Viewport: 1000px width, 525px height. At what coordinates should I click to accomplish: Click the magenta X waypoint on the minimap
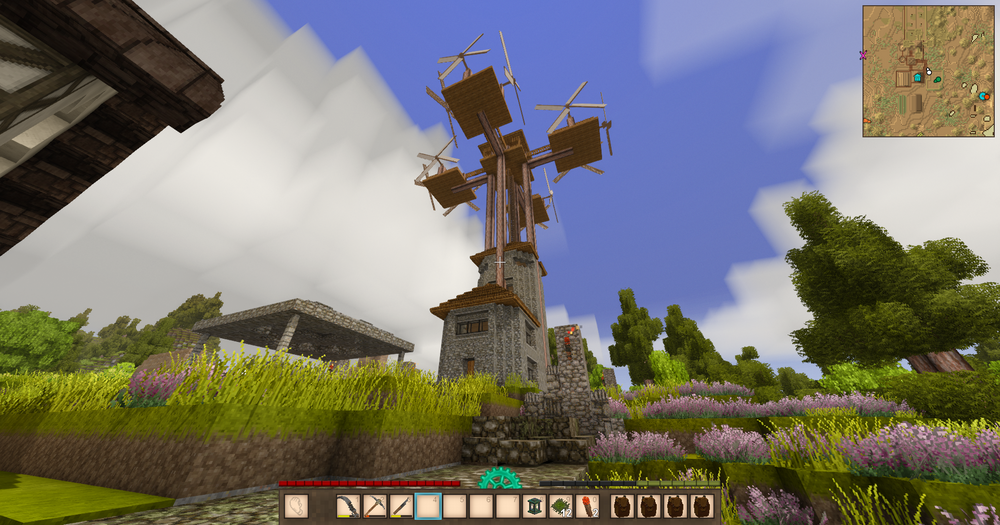[x=864, y=55]
